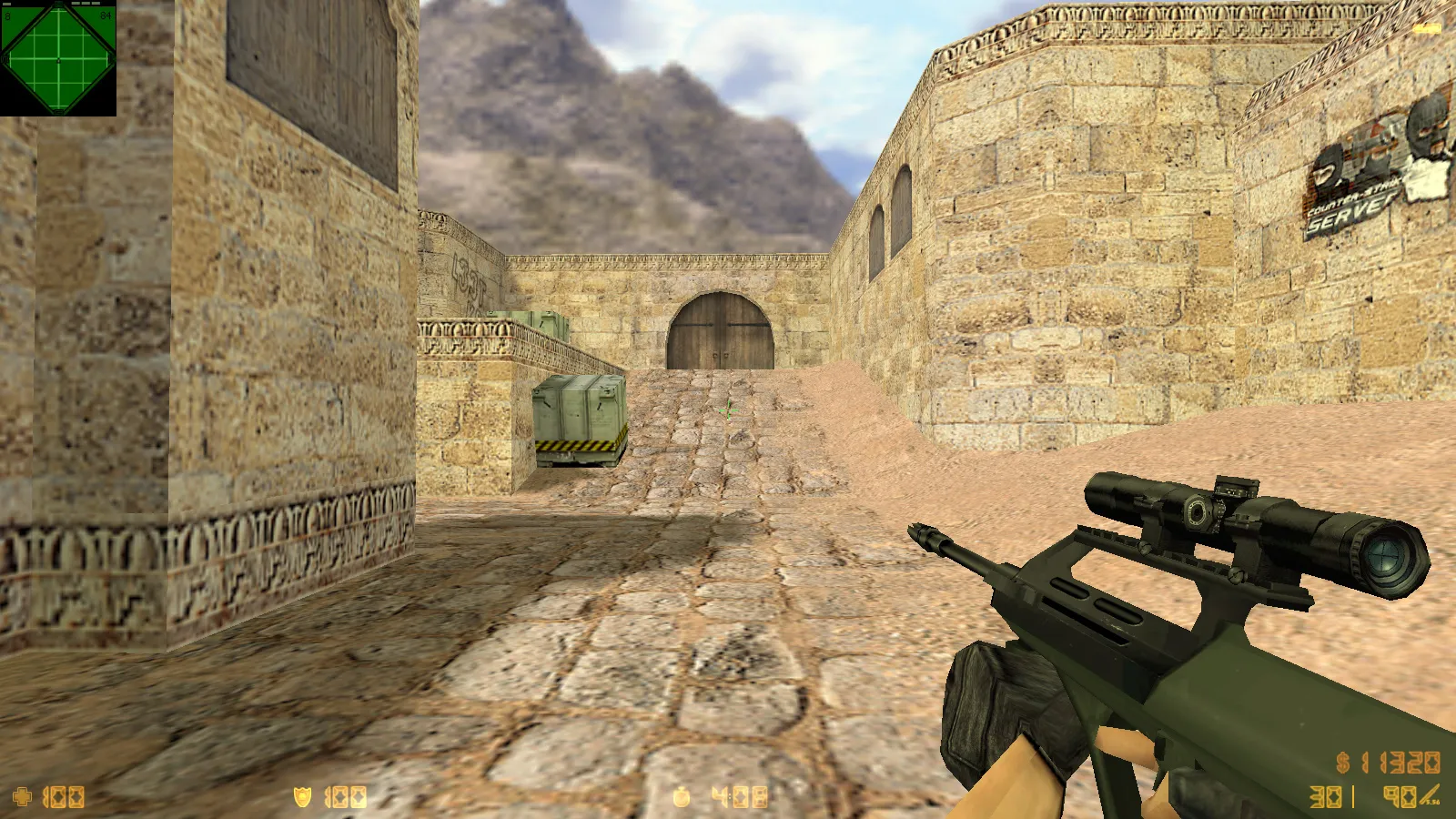1456x819 pixels.
Task: Click the bottom corner marker of the radar diamond
Action: click(60, 112)
